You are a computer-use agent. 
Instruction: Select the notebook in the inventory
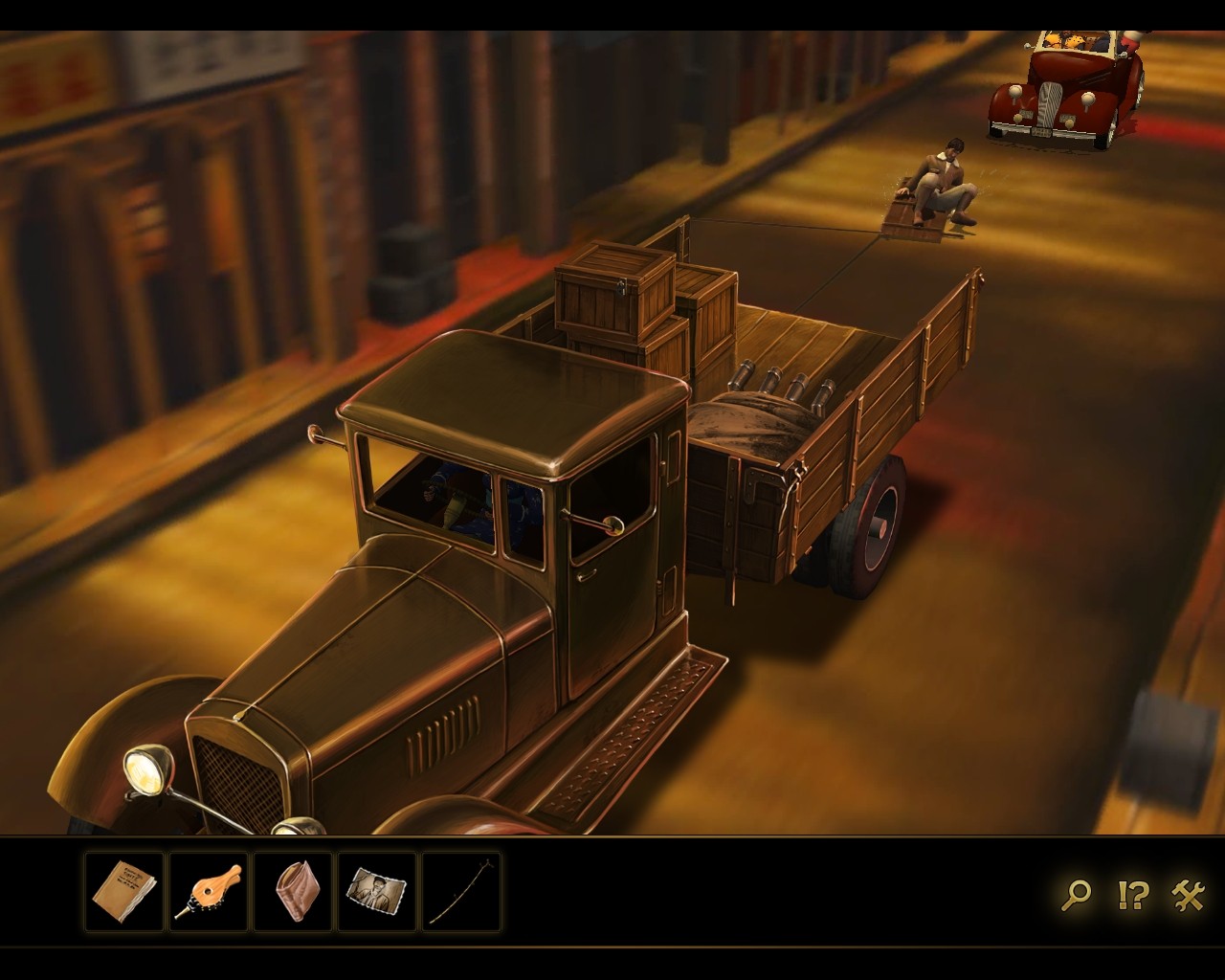click(x=124, y=892)
